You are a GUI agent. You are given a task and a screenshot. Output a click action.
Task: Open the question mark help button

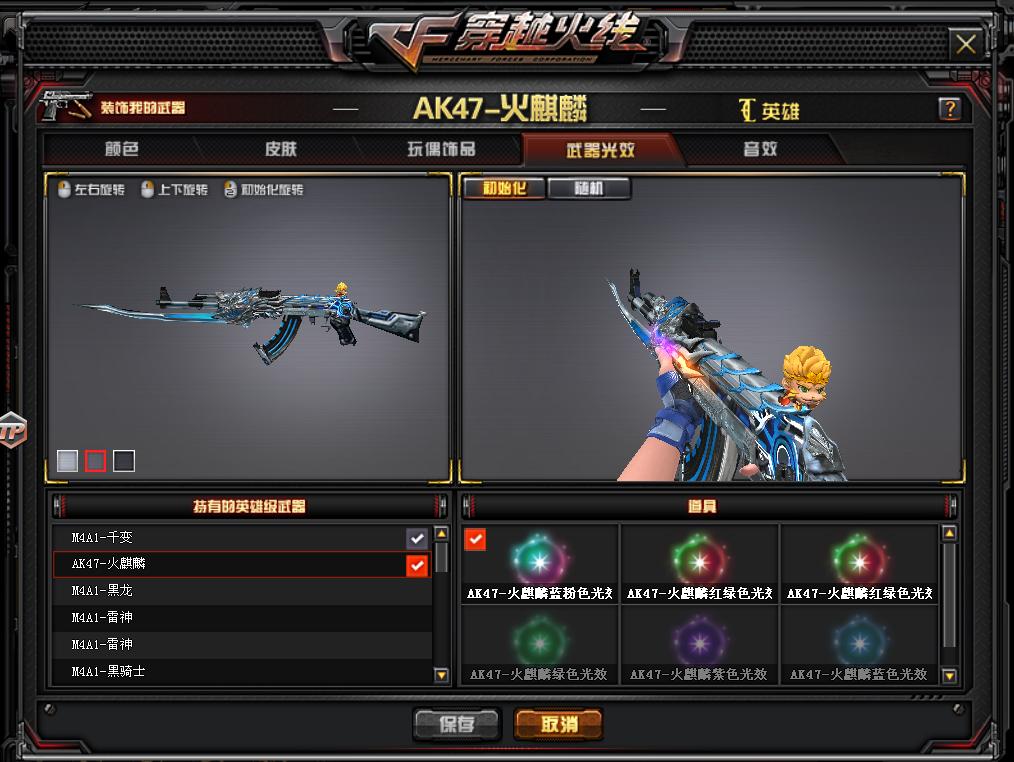point(949,109)
